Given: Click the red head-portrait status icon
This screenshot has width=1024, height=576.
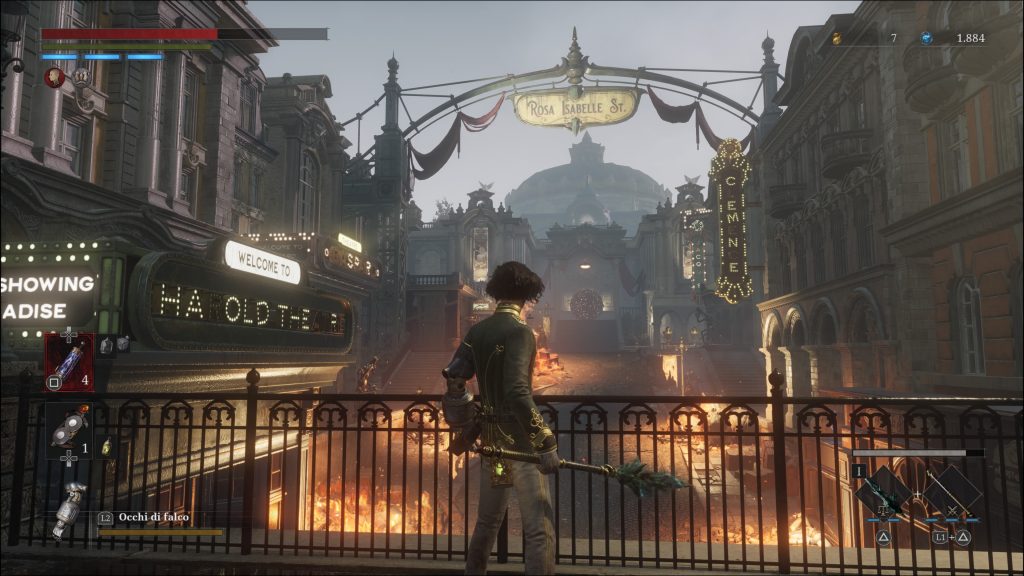Looking at the screenshot, I should pyautogui.click(x=55, y=76).
